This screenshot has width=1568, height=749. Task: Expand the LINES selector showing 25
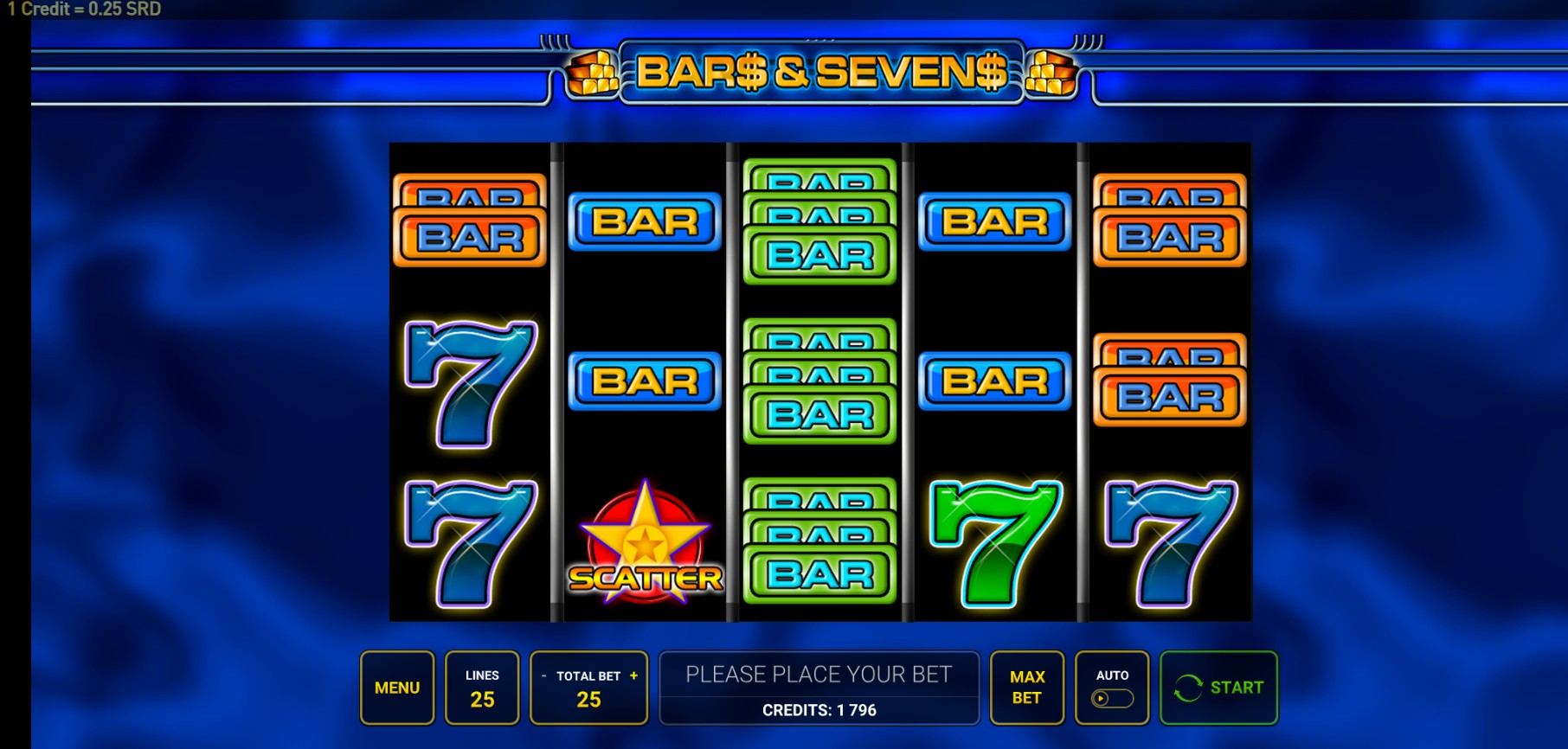(x=482, y=688)
